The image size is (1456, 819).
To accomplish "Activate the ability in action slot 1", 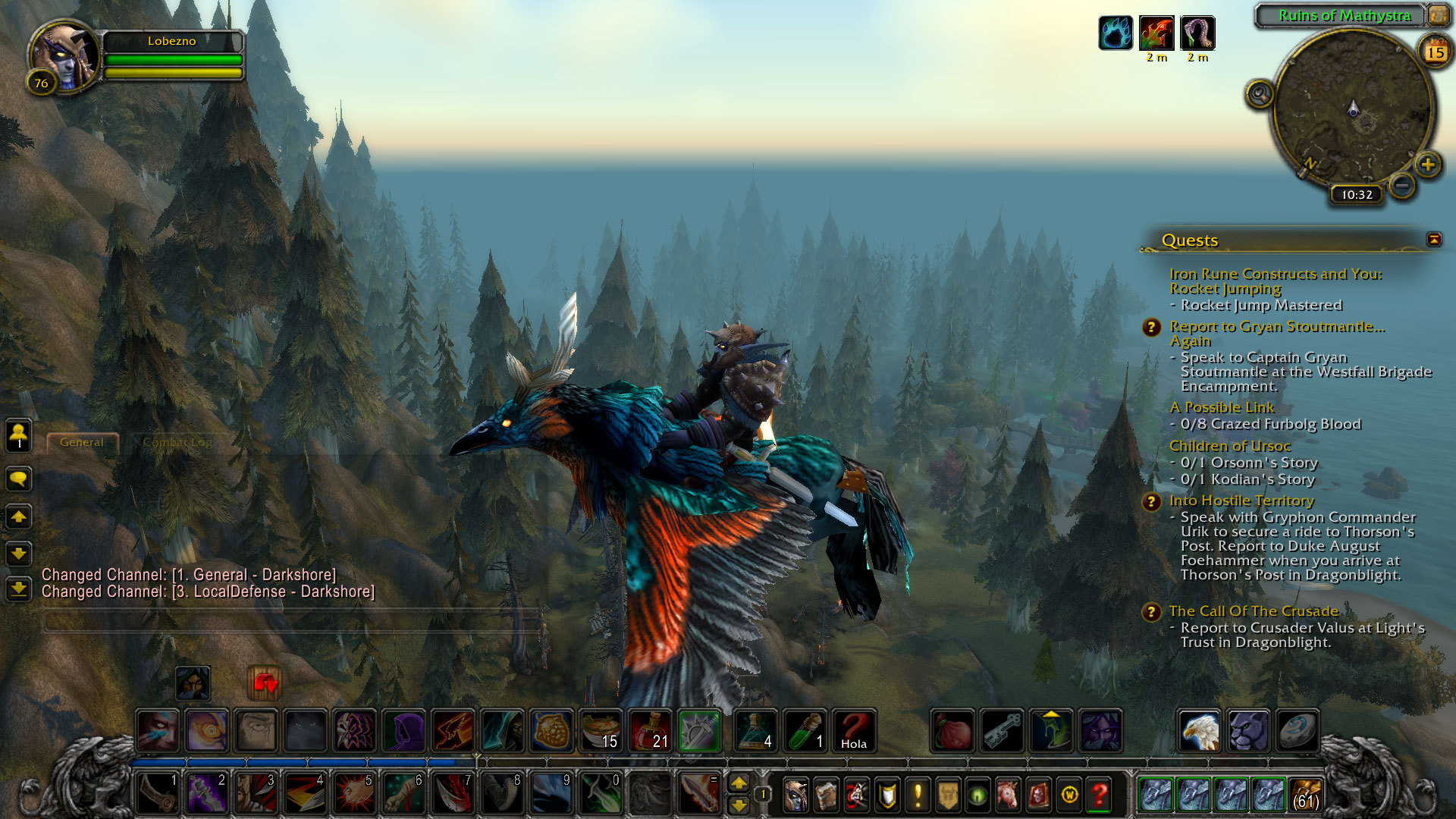I will [x=158, y=793].
